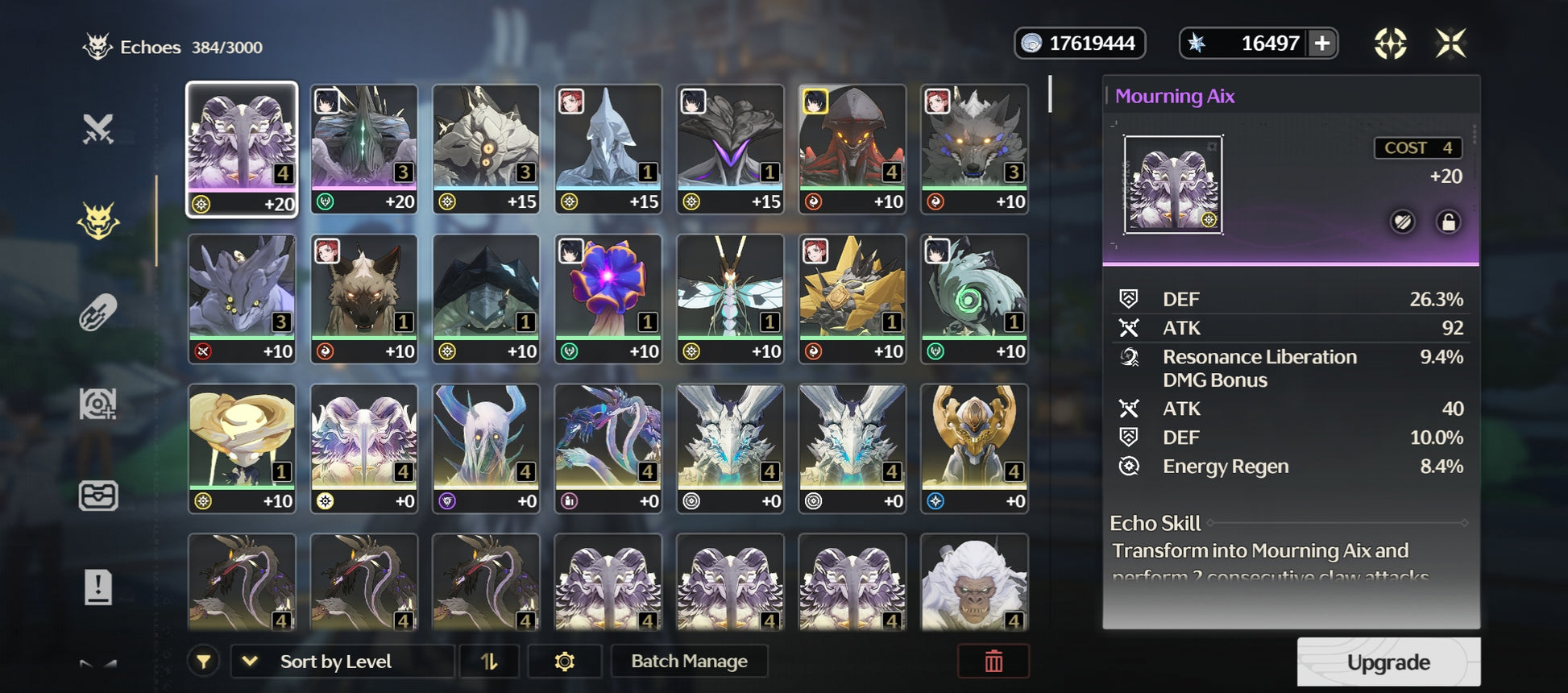Click the red trash discard button

(x=993, y=662)
